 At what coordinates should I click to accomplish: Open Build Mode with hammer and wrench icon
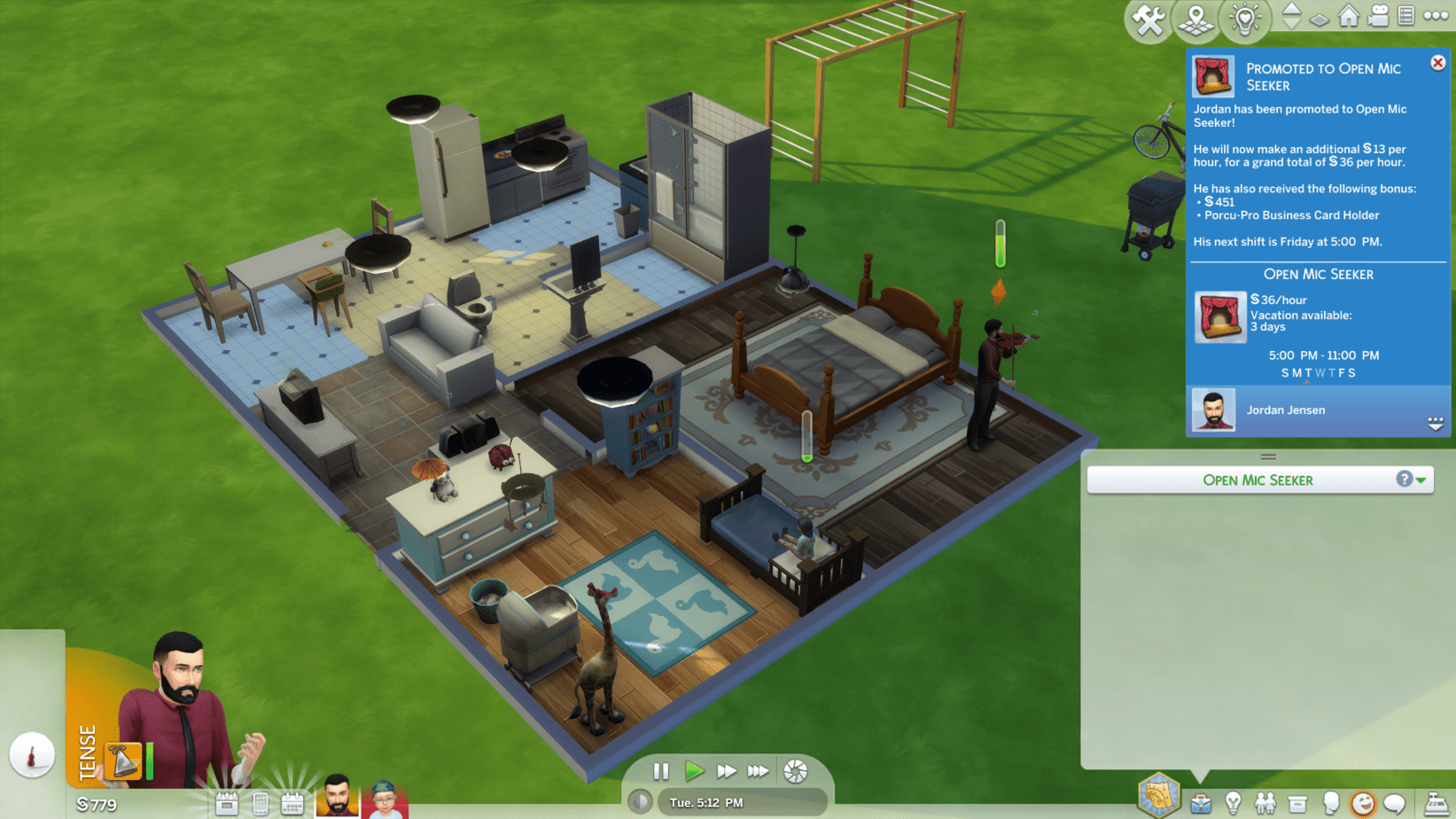1148,19
